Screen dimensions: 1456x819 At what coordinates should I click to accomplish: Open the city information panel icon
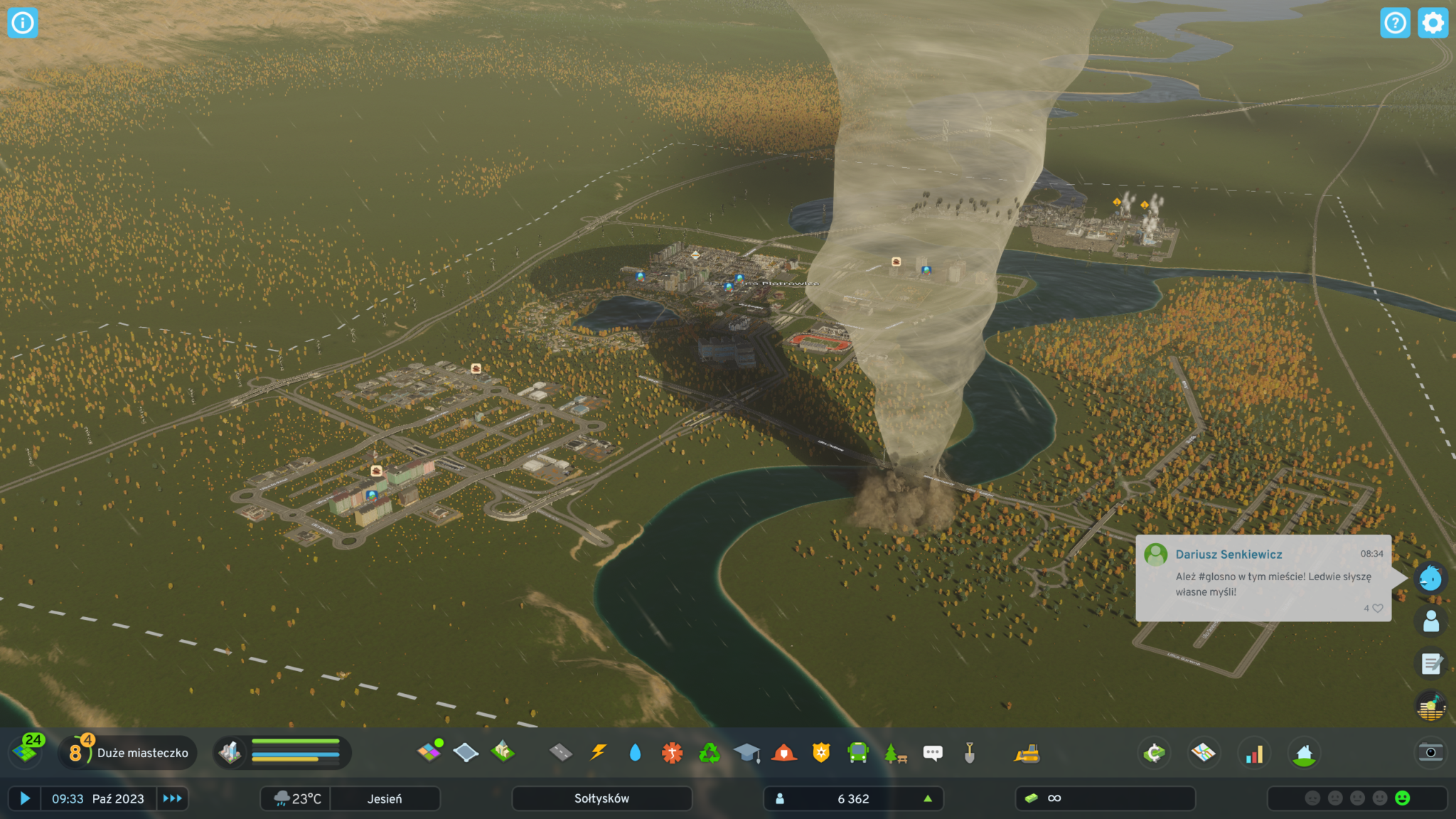tap(23, 23)
